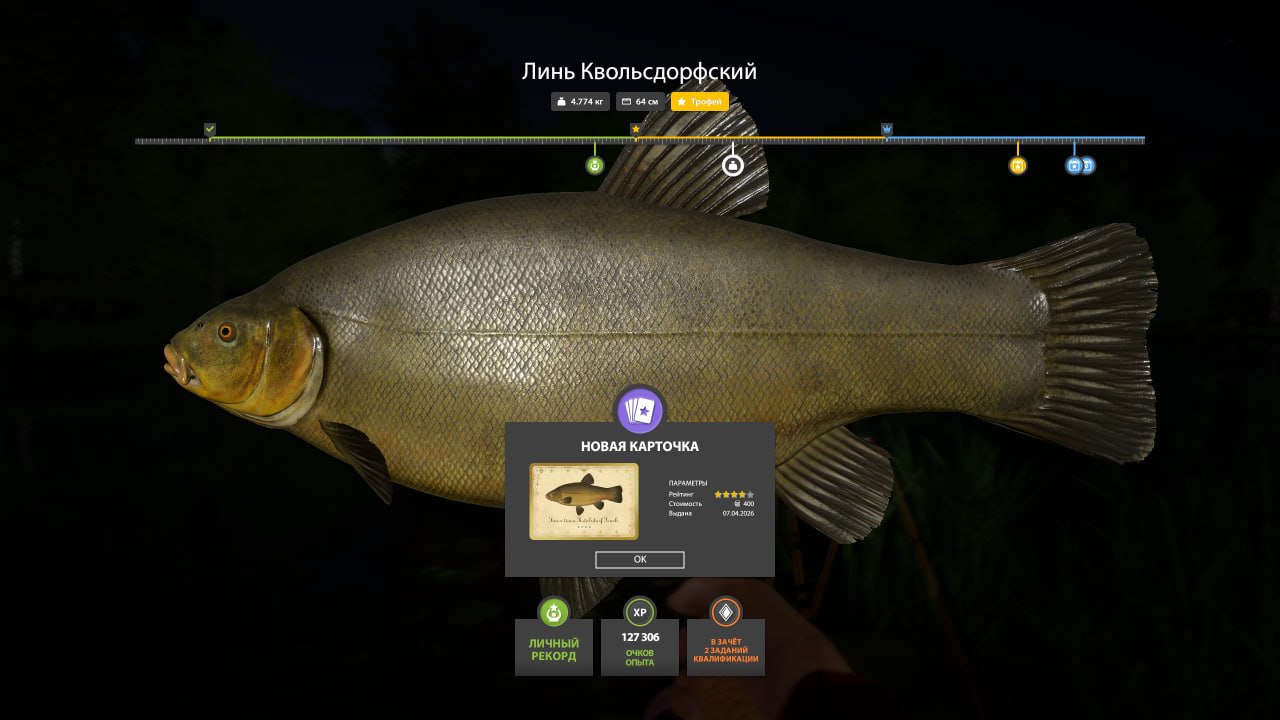Image resolution: width=1280 pixels, height=720 pixels.
Task: Click the ЛИЧНЫЙ РЕКОРД panel
Action: pos(553,648)
